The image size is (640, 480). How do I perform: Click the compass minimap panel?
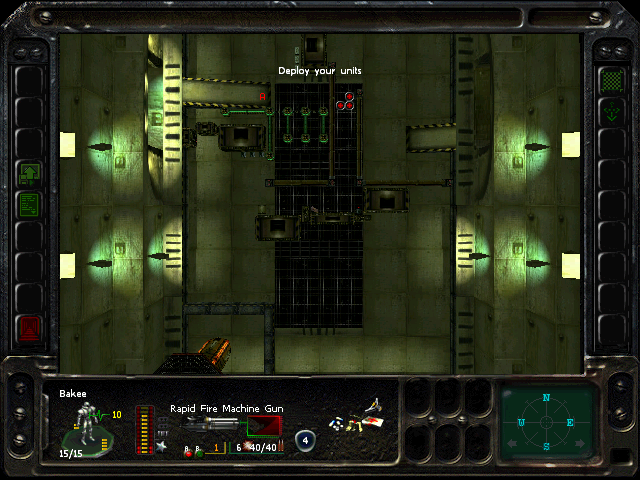tap(546, 420)
